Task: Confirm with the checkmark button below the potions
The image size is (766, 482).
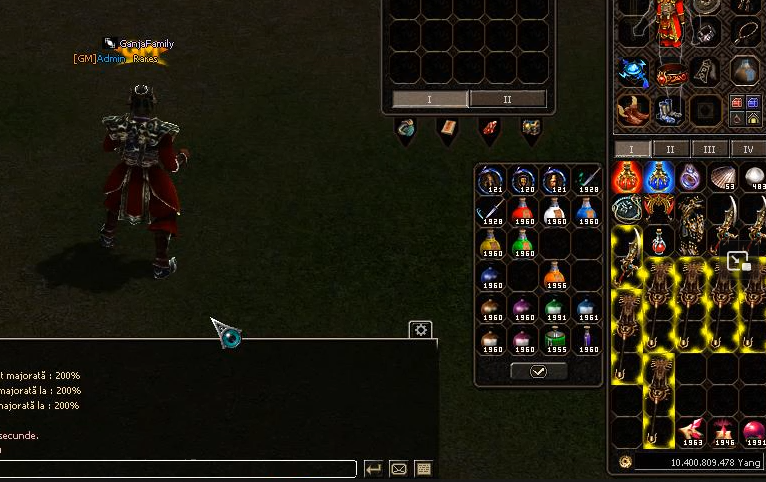Action: pos(538,371)
